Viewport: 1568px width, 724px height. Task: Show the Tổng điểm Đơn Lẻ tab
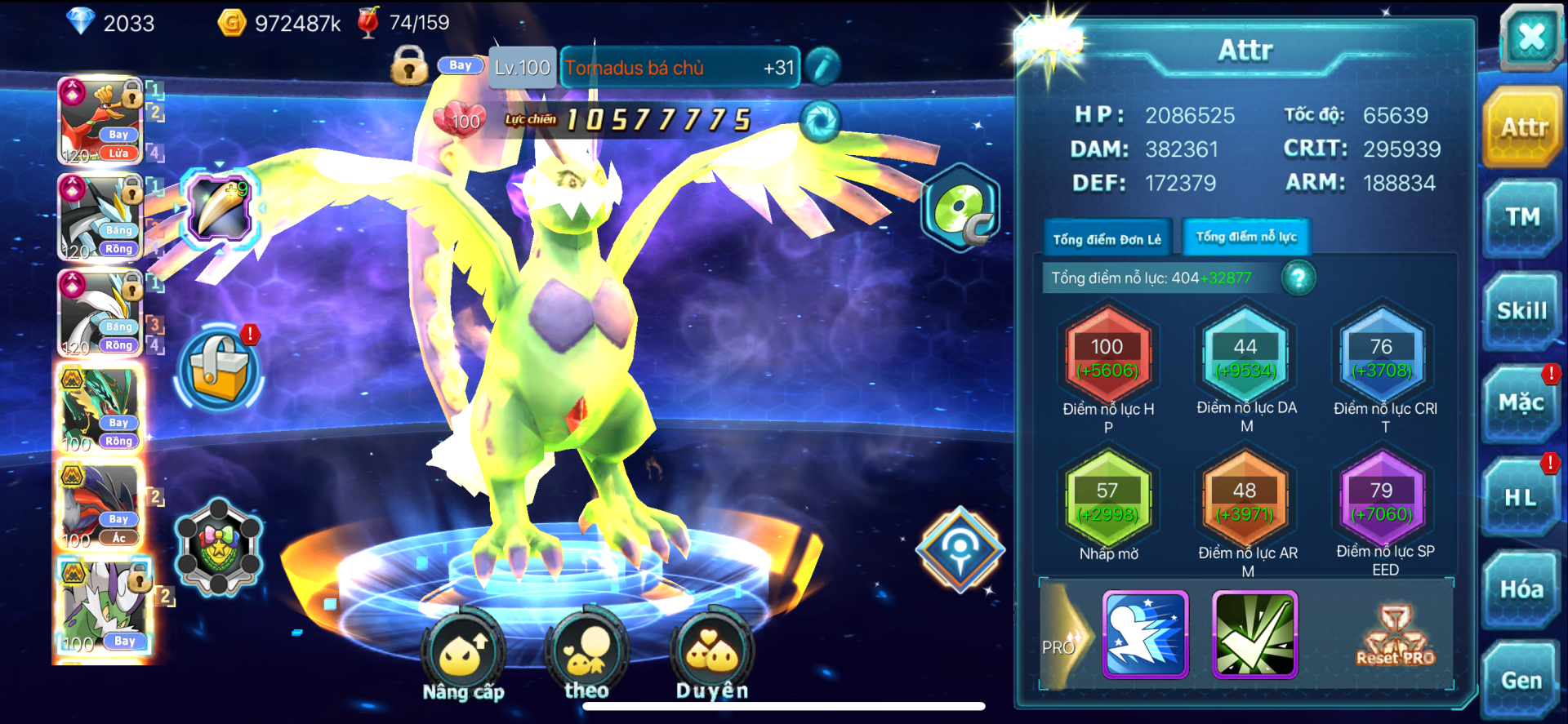pyautogui.click(x=1107, y=239)
